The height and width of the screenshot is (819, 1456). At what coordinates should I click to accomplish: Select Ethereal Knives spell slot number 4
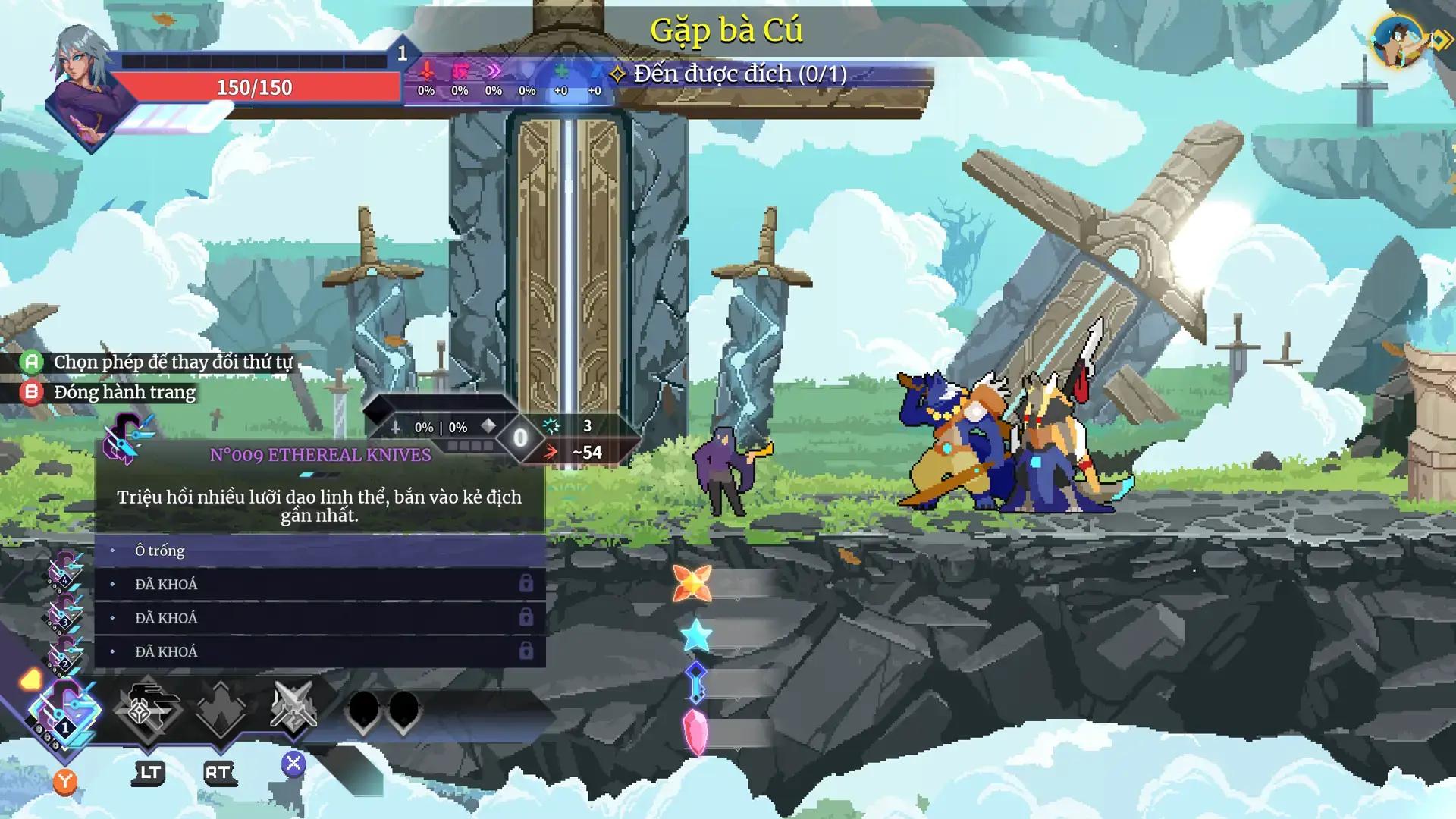(x=64, y=572)
